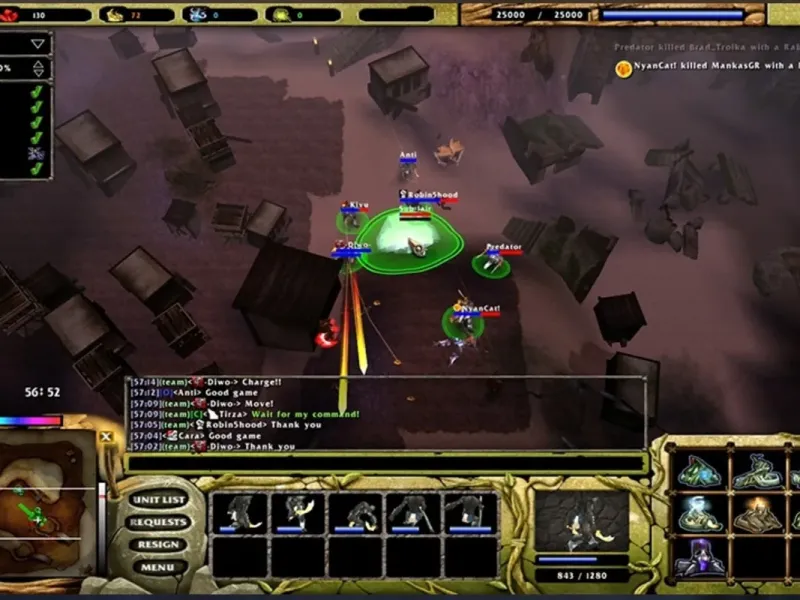Open the game Menu
800x600 pixels.
[x=158, y=567]
